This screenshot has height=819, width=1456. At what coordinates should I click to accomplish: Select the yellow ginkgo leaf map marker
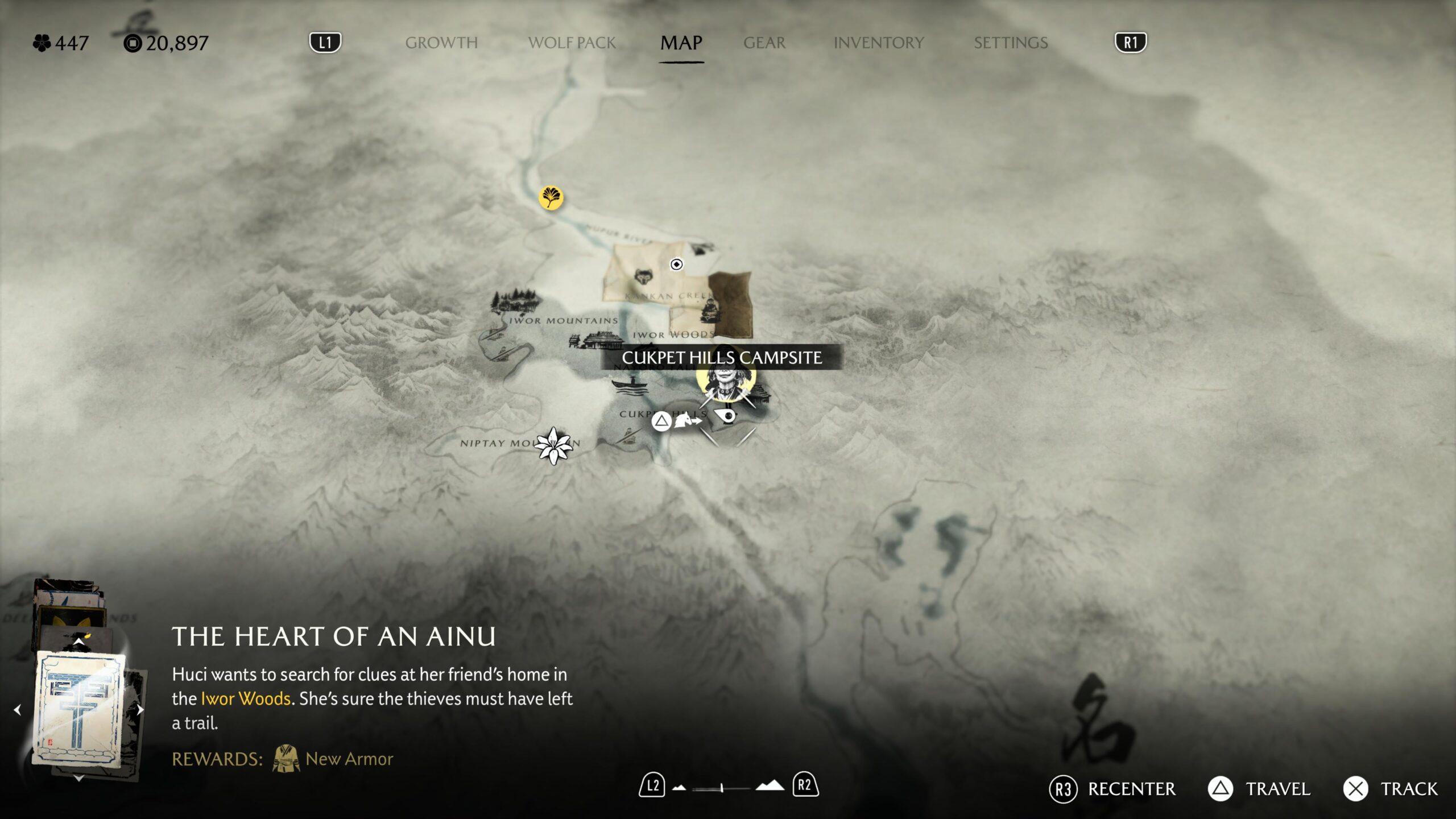coord(551,198)
